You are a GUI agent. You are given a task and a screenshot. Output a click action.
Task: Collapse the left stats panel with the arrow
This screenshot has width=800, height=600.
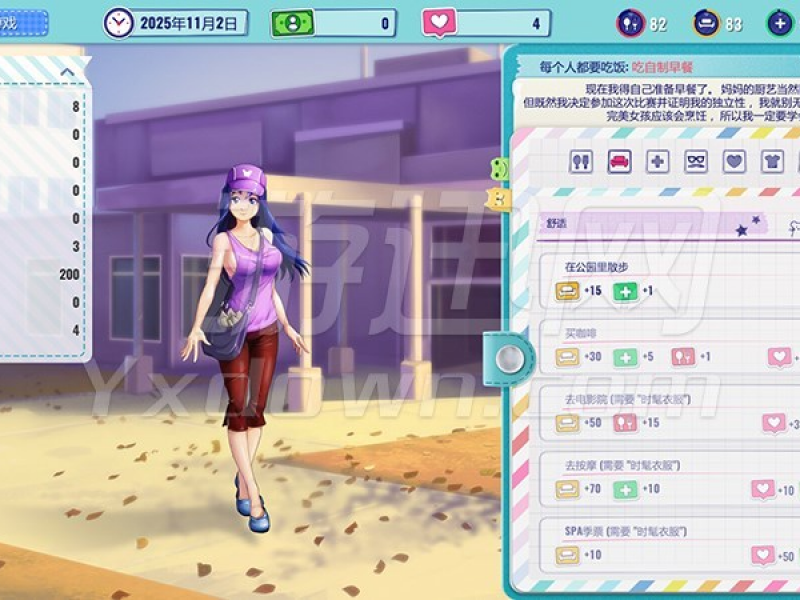pos(67,72)
